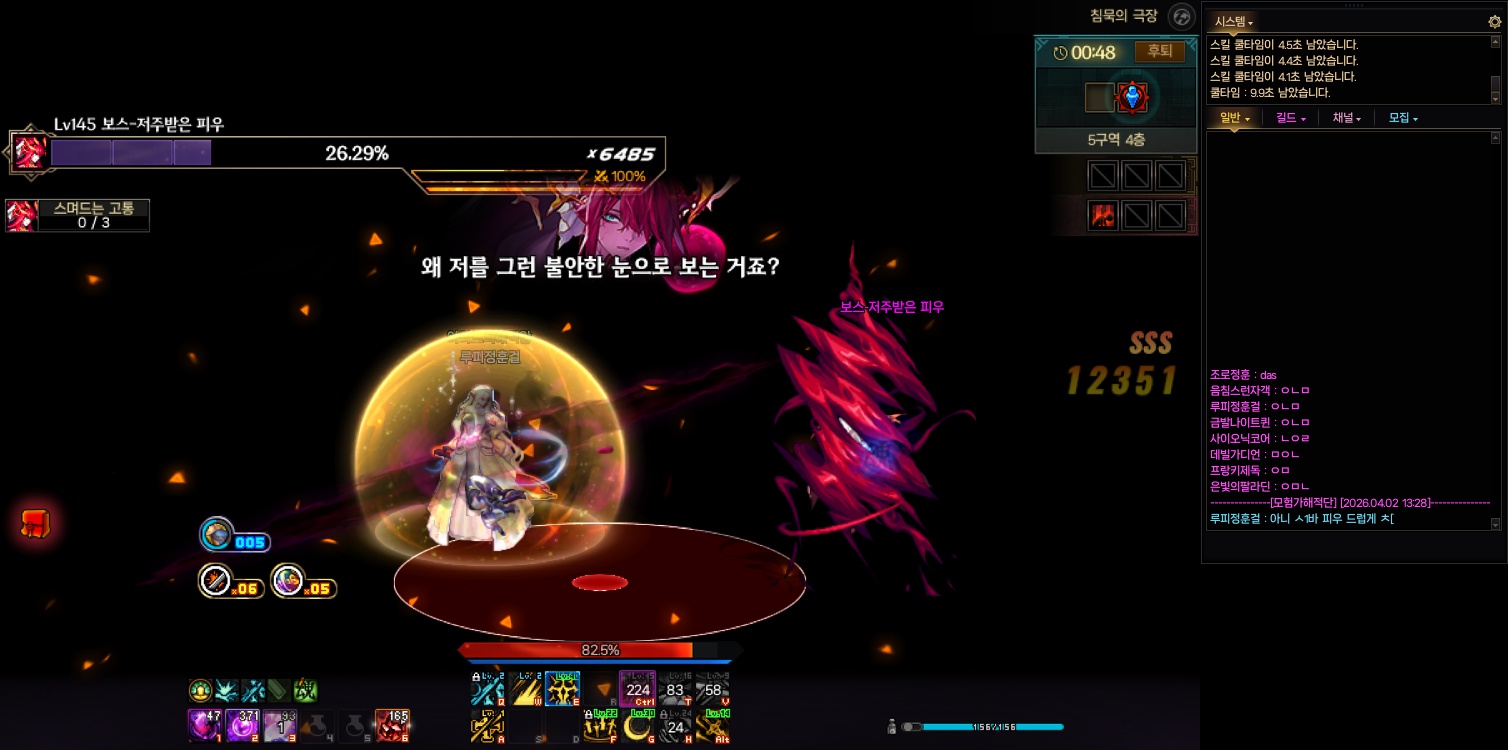1508x750 pixels.
Task: Open the chat settings gear
Action: pos(1494,21)
